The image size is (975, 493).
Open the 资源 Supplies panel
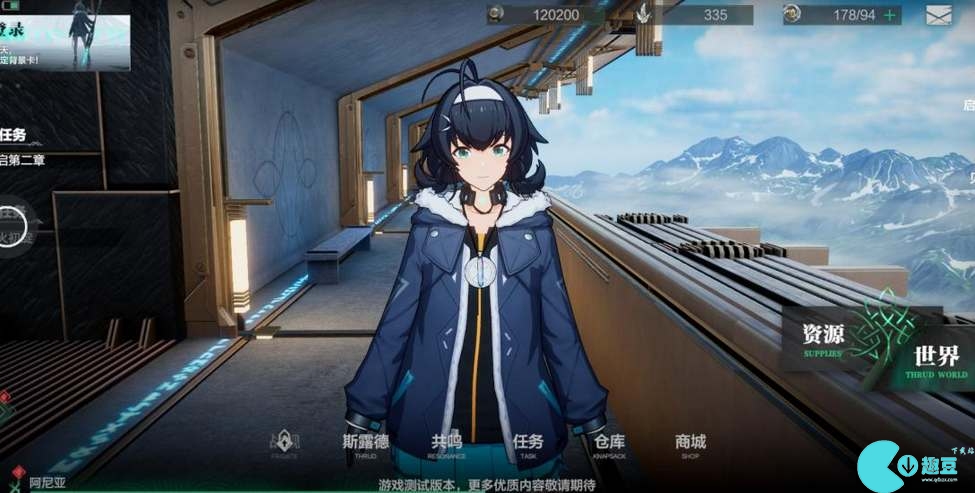(x=822, y=337)
